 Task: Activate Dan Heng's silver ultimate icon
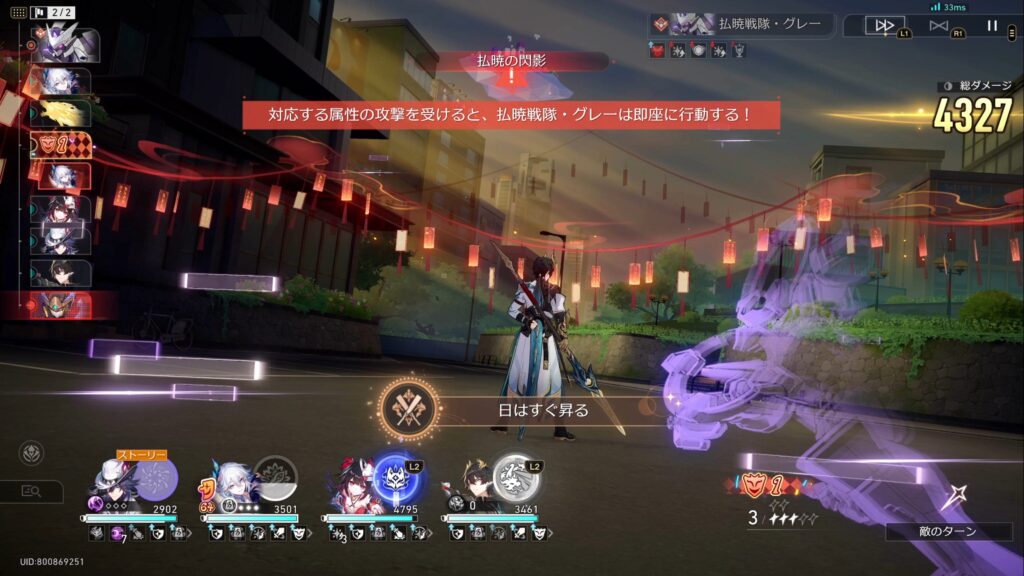click(516, 479)
